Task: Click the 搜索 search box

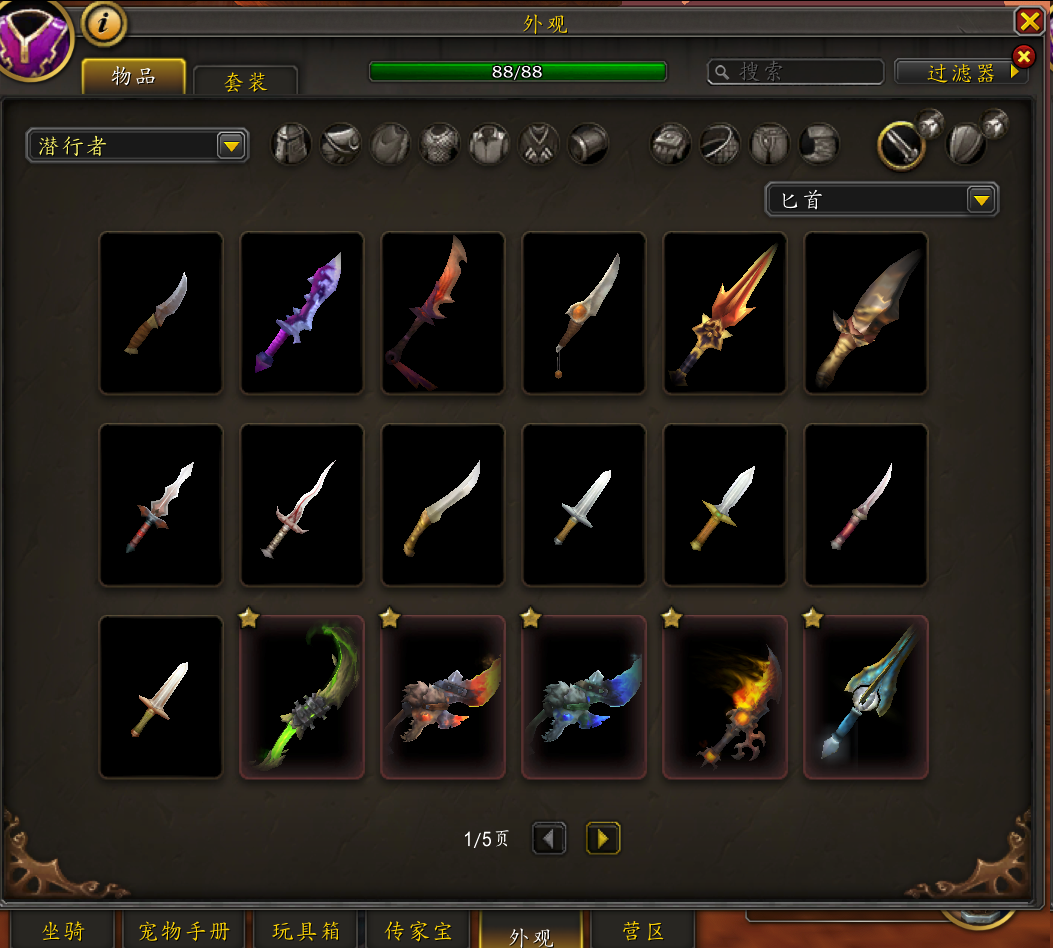Action: point(796,72)
